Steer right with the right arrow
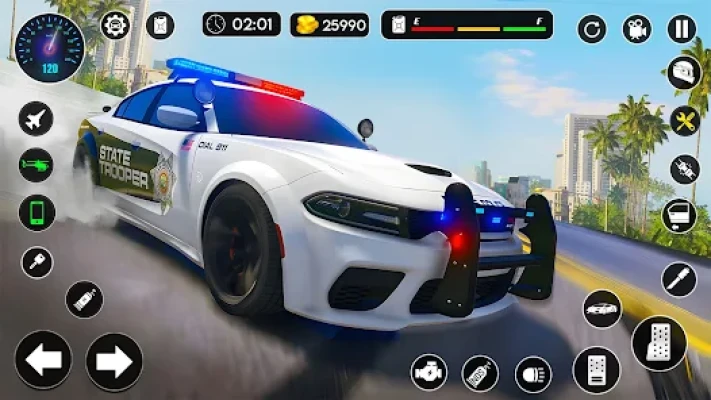Viewport: 711px width, 400px height. pos(114,360)
